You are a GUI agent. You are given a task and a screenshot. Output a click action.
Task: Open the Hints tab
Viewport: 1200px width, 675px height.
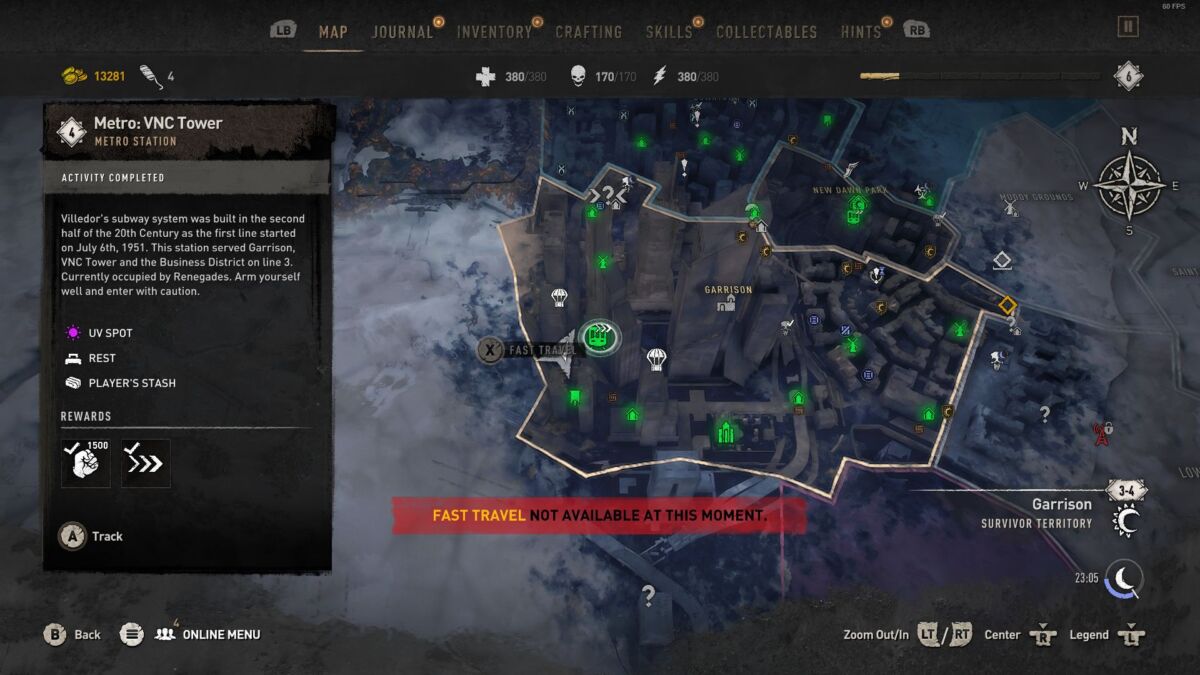coord(861,32)
